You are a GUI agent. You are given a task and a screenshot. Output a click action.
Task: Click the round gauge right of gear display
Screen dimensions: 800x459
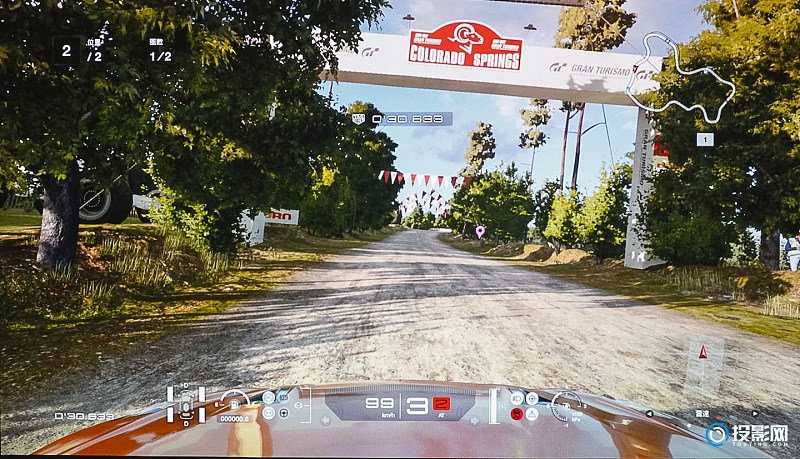(566, 403)
